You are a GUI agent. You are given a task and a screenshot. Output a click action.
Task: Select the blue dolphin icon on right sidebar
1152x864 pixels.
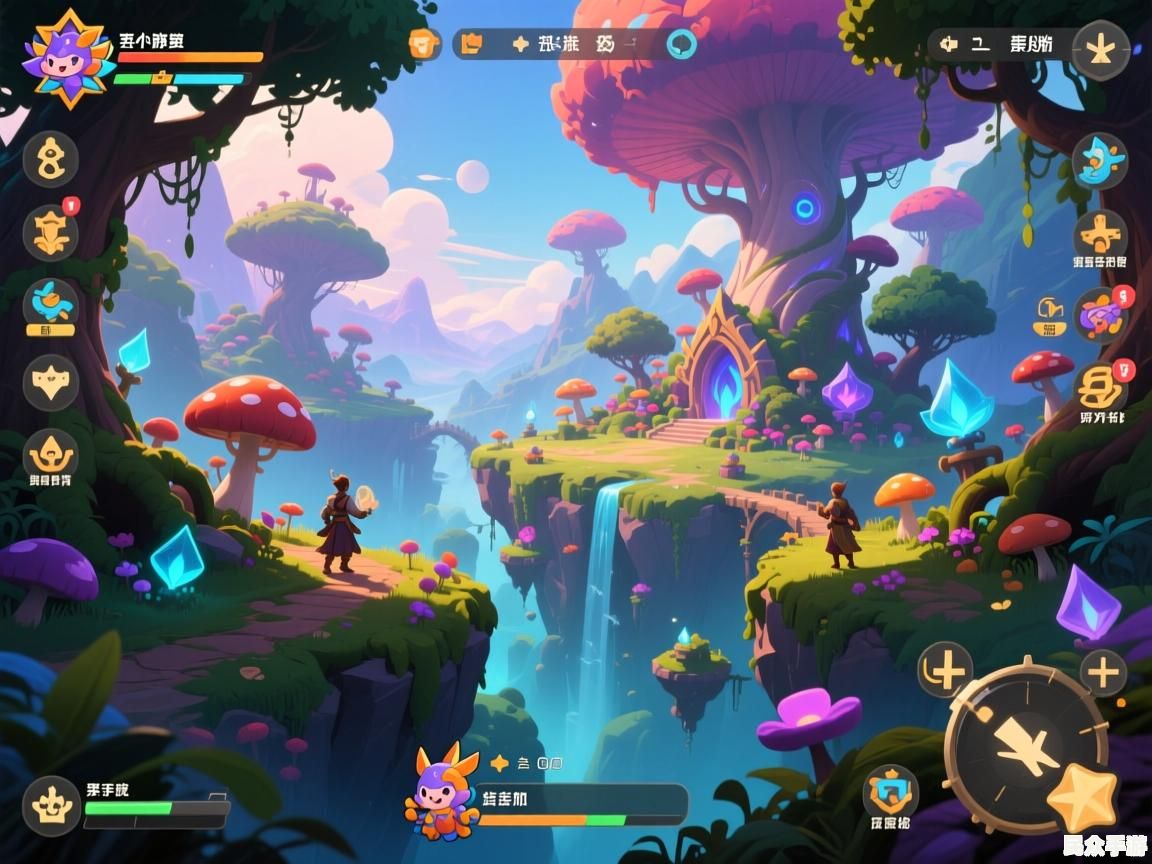click(x=1100, y=160)
